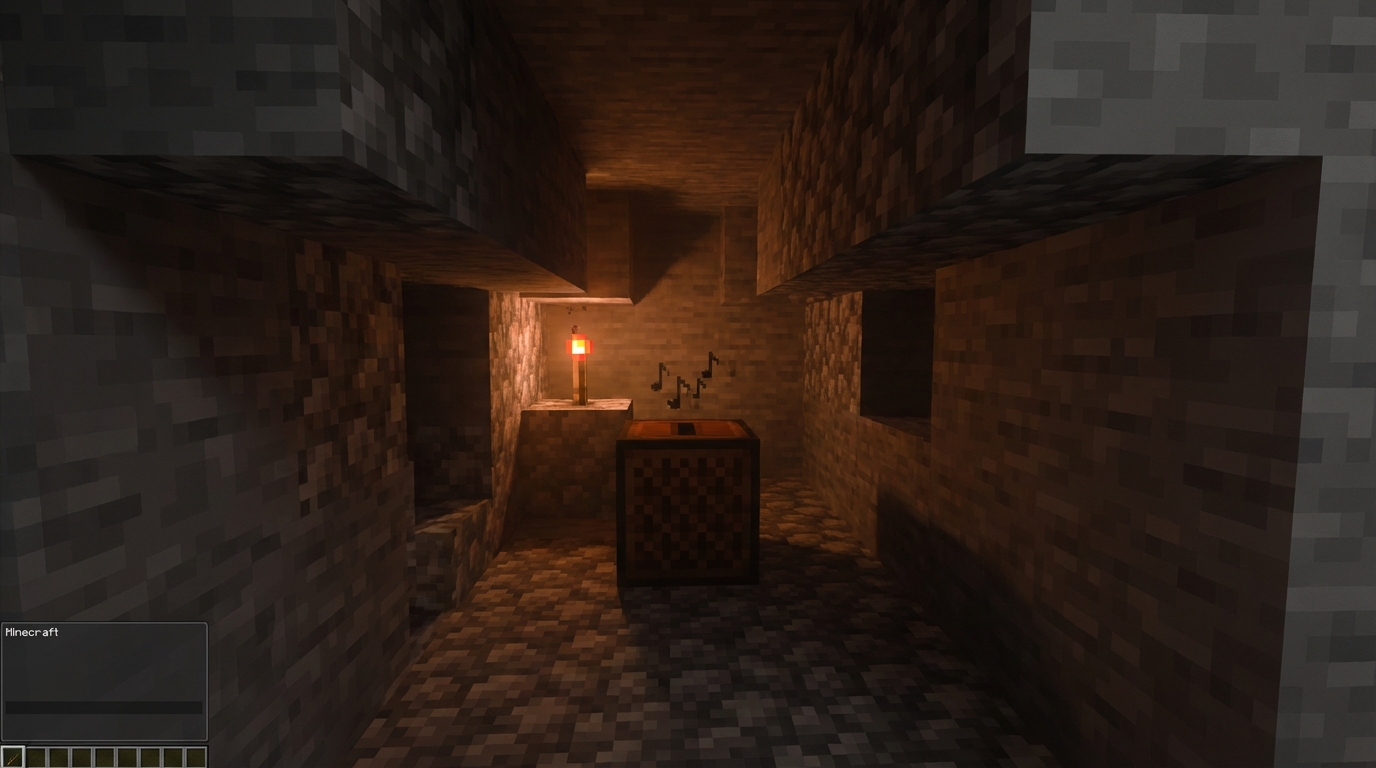Select the sixth hotbar slot
Image resolution: width=1376 pixels, height=768 pixels.
point(127,757)
